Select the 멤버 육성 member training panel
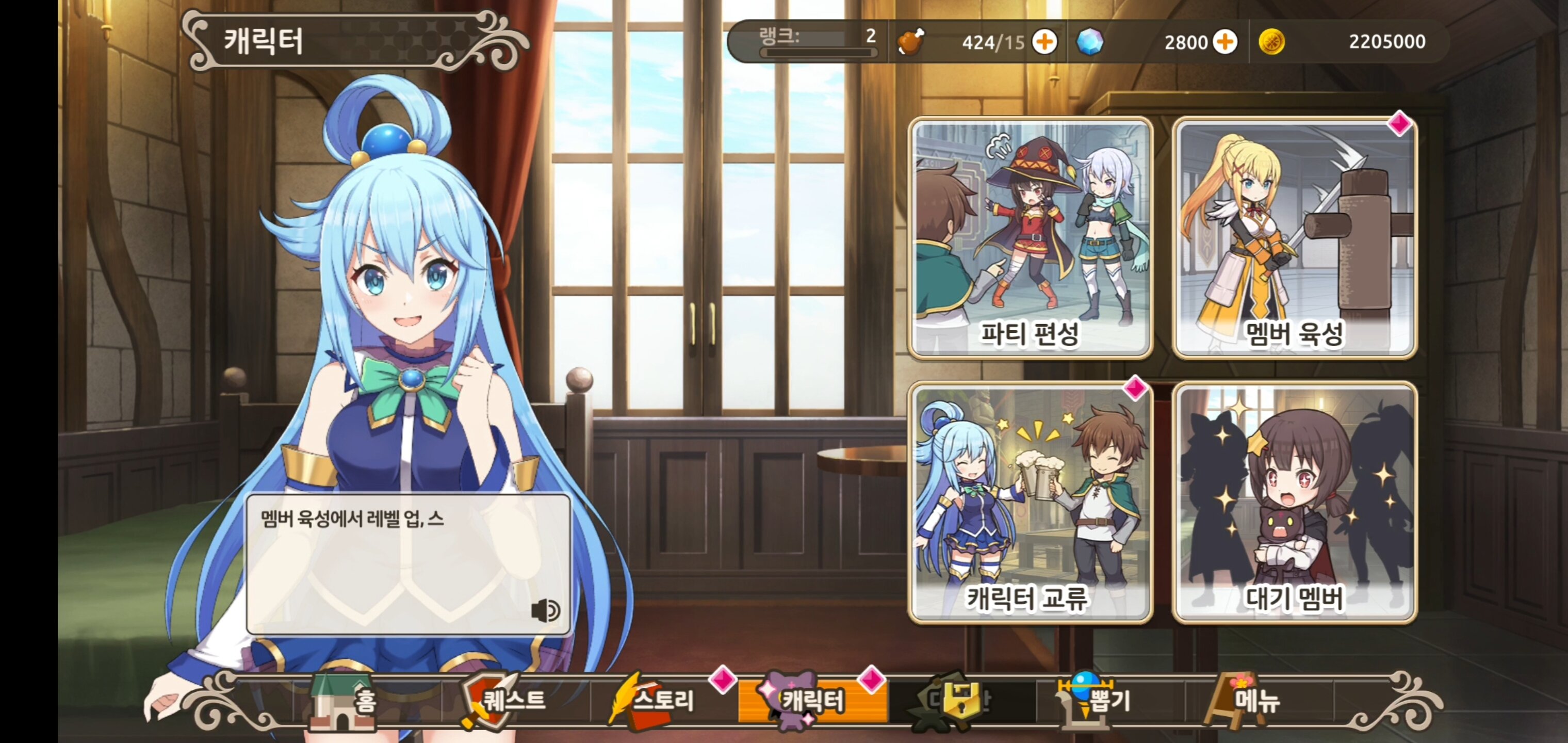 click(1295, 236)
